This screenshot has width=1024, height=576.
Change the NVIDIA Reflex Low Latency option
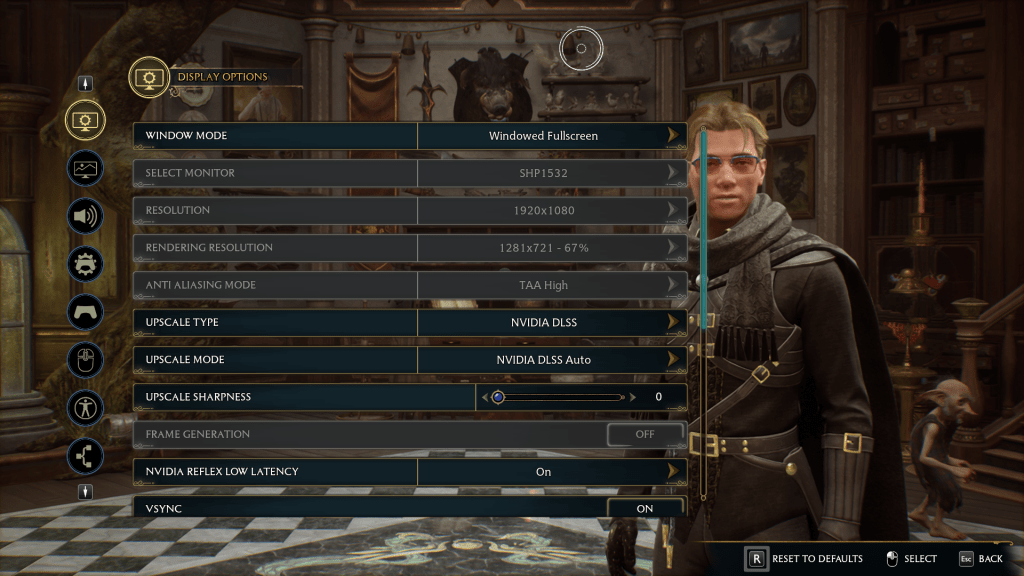[x=673, y=471]
